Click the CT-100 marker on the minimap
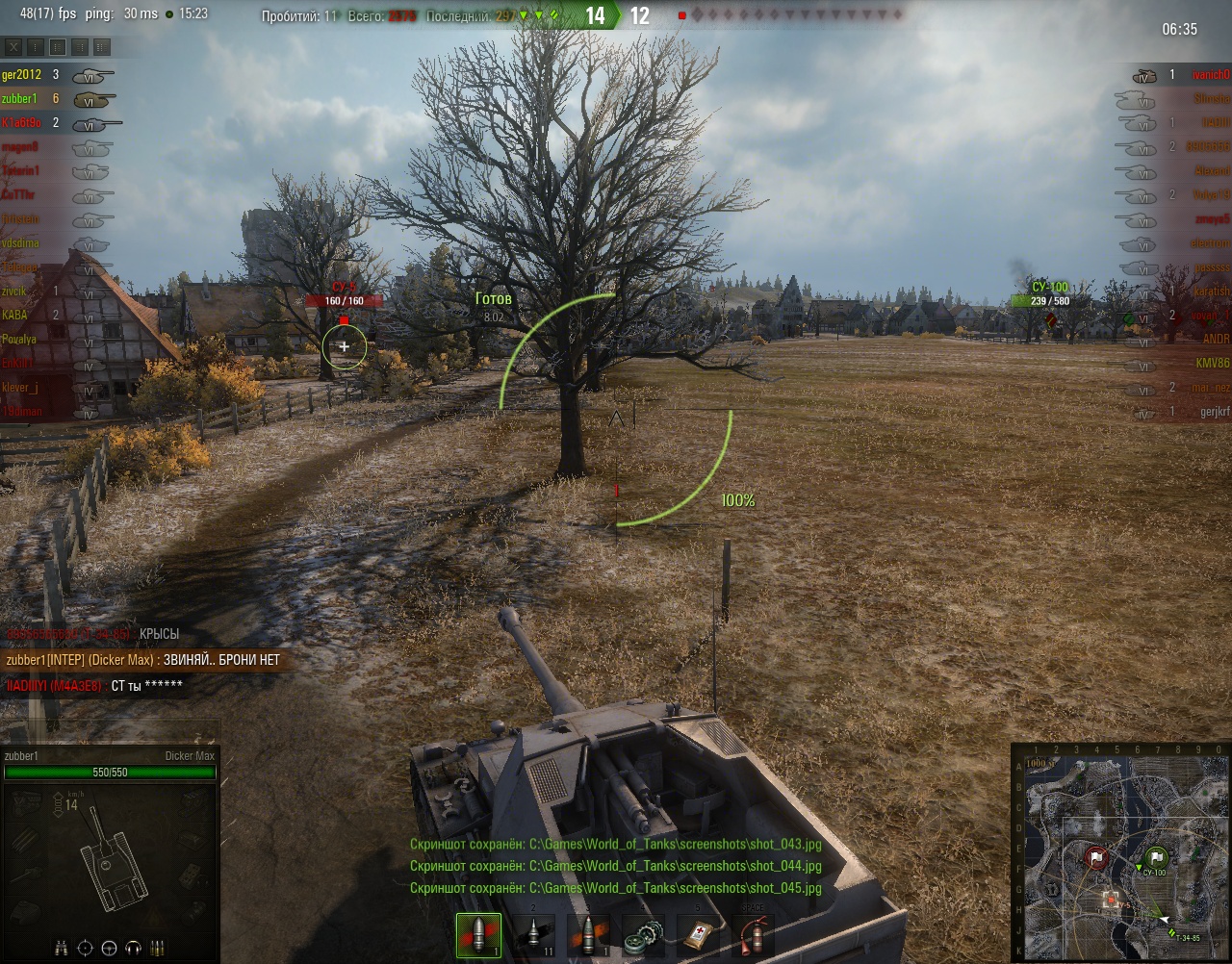This screenshot has height=964, width=1232. [x=1156, y=856]
